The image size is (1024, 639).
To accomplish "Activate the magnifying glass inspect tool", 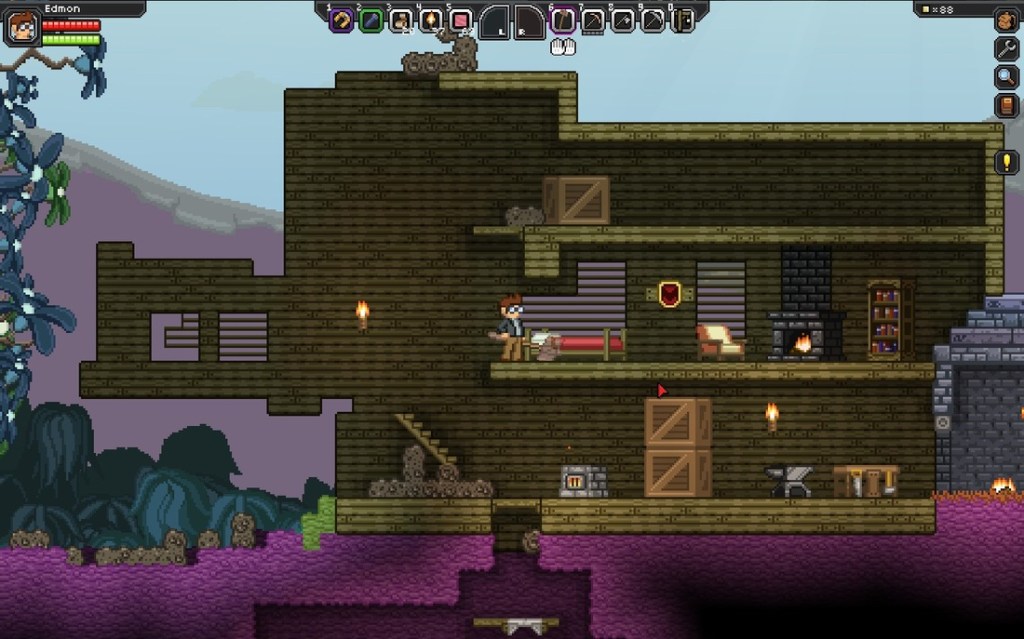I will point(1006,77).
